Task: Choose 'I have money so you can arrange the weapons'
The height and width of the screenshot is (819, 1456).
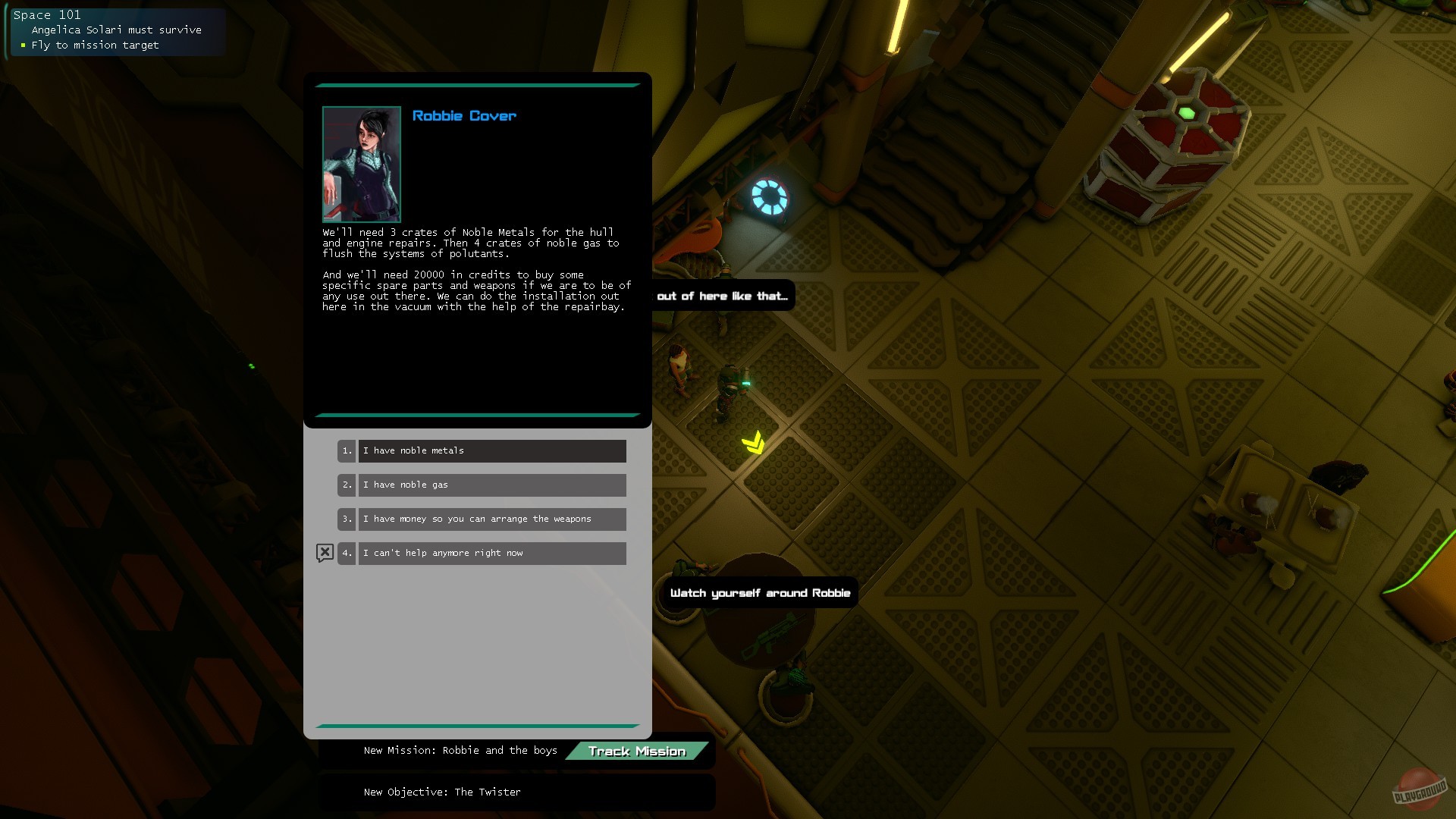Action: pyautogui.click(x=492, y=519)
